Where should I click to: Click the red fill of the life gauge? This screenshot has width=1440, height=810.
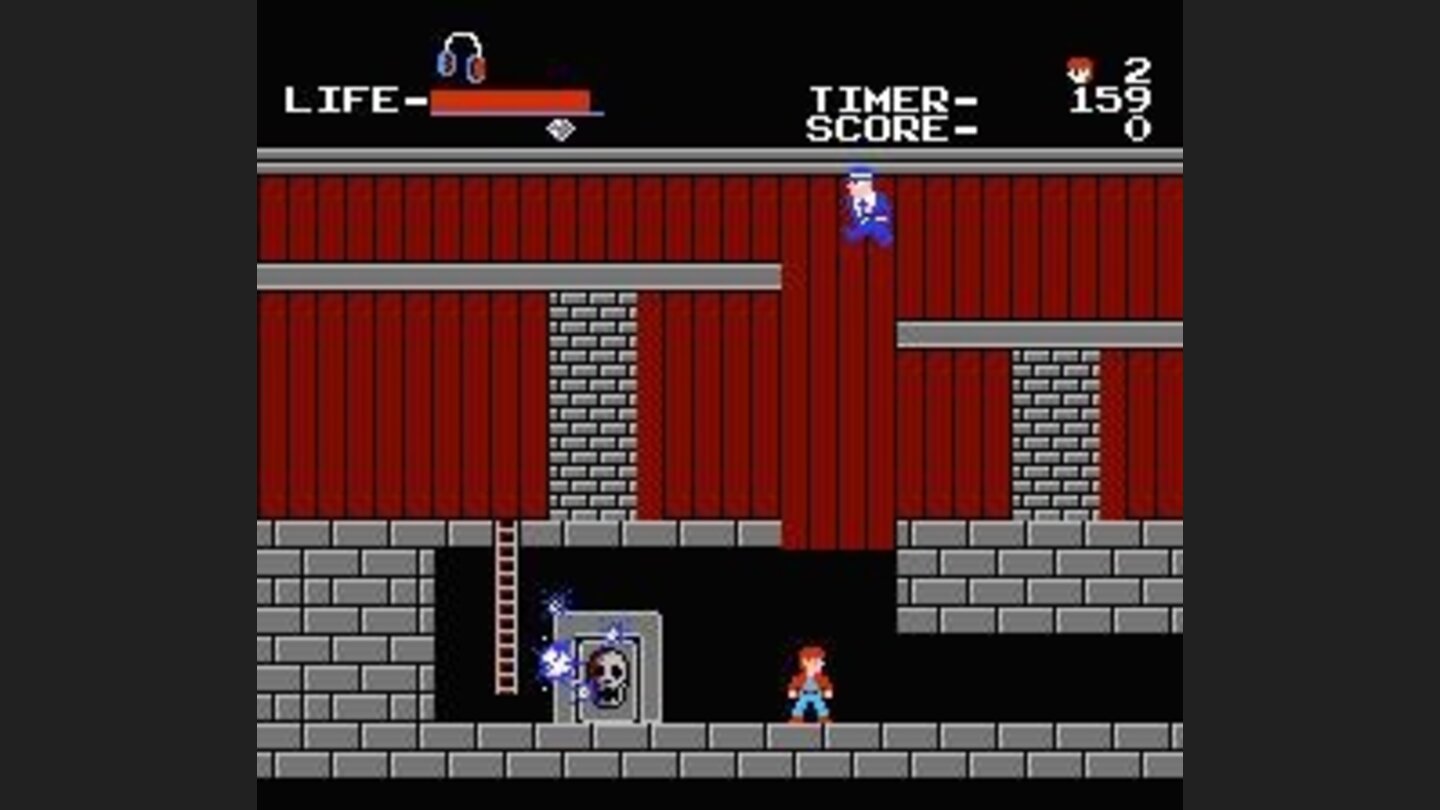[x=508, y=99]
